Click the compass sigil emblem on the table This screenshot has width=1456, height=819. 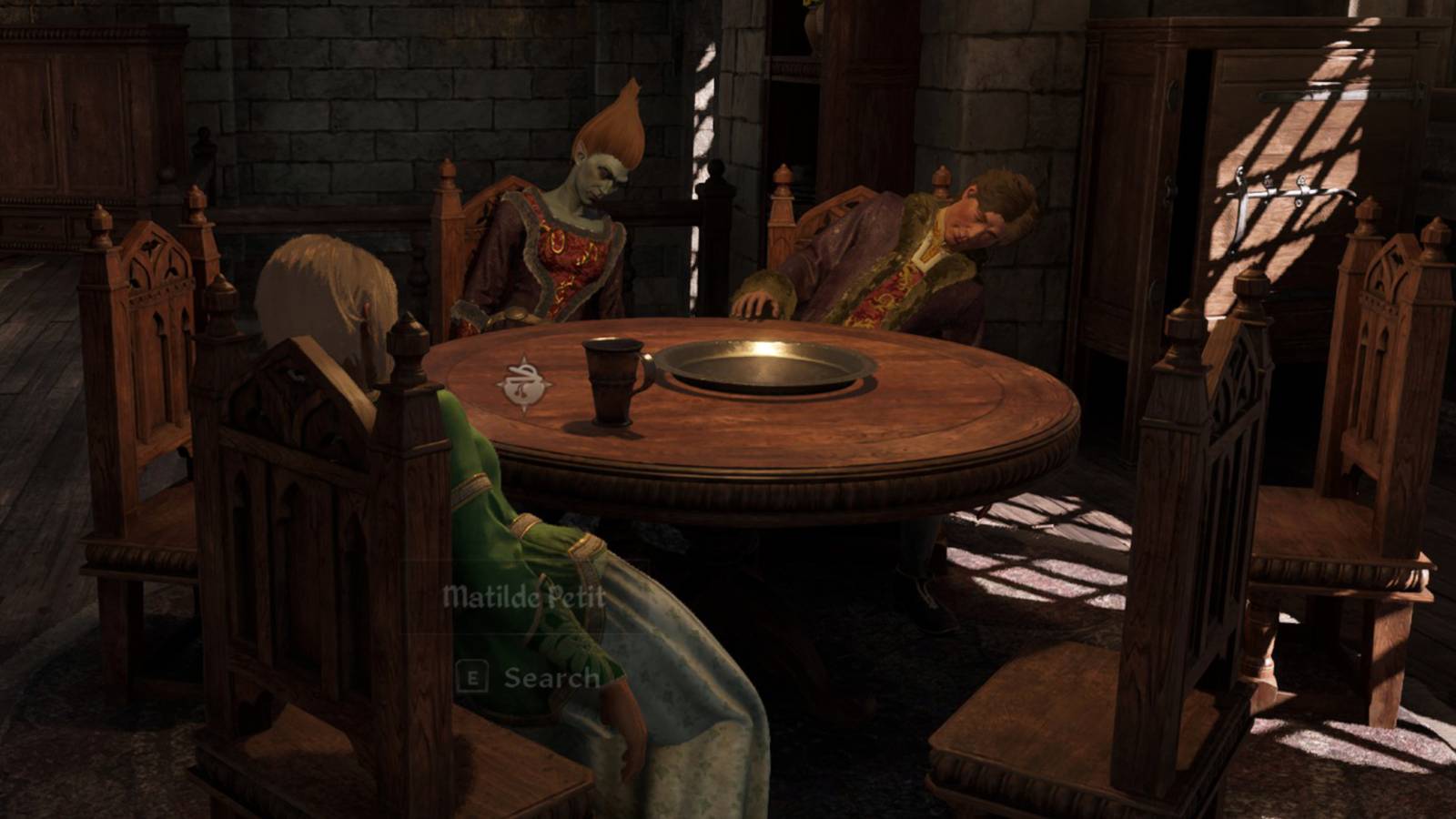pyautogui.click(x=526, y=382)
